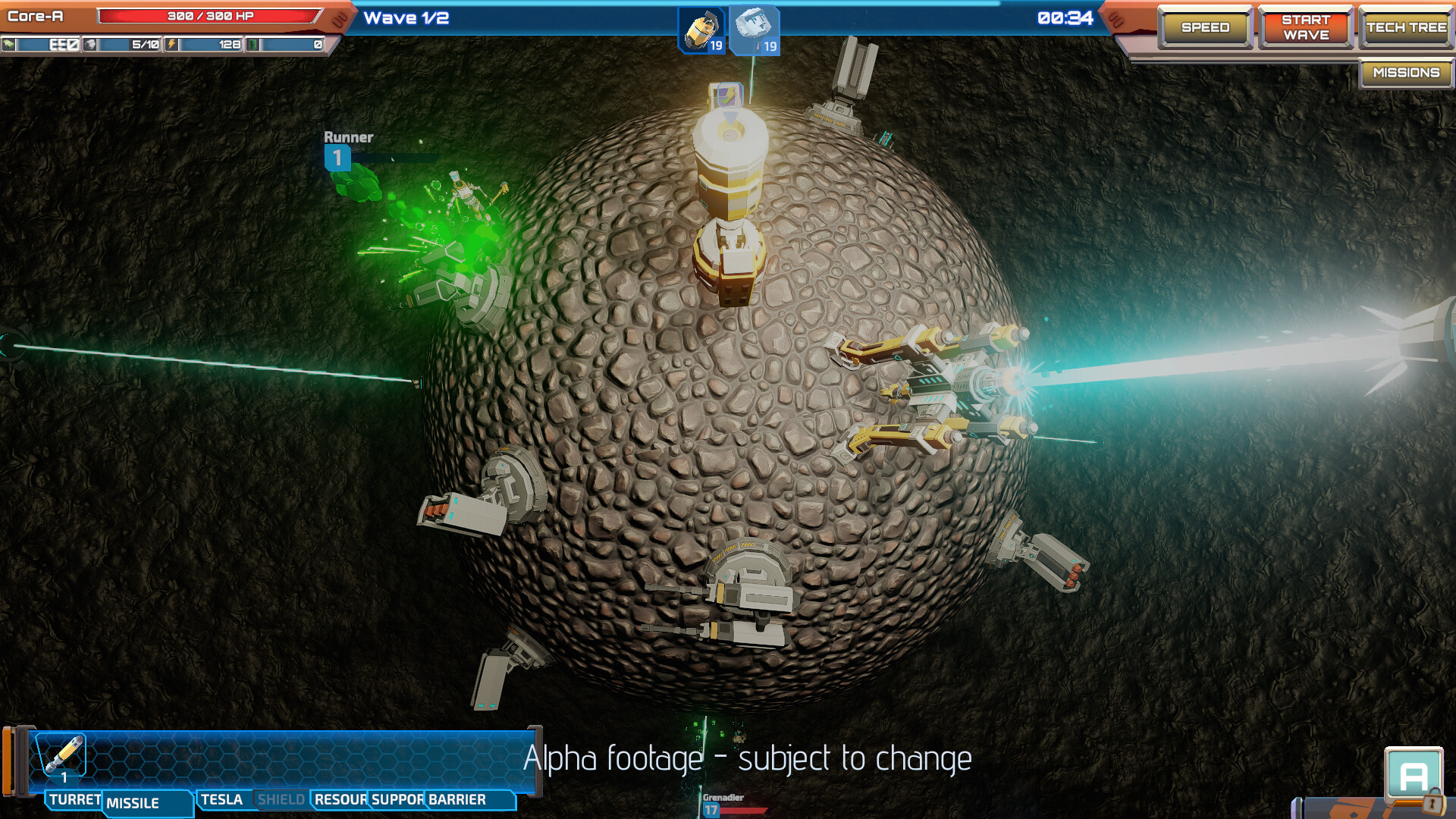Expand the SUPPORT build category
The width and height of the screenshot is (1456, 819).
coord(397,799)
